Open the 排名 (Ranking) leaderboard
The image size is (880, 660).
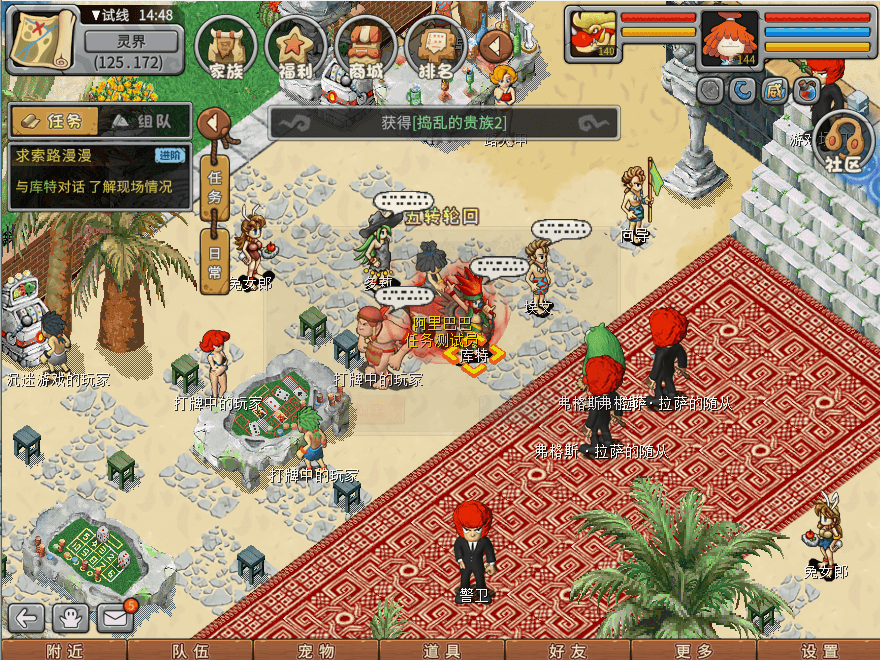tap(436, 47)
